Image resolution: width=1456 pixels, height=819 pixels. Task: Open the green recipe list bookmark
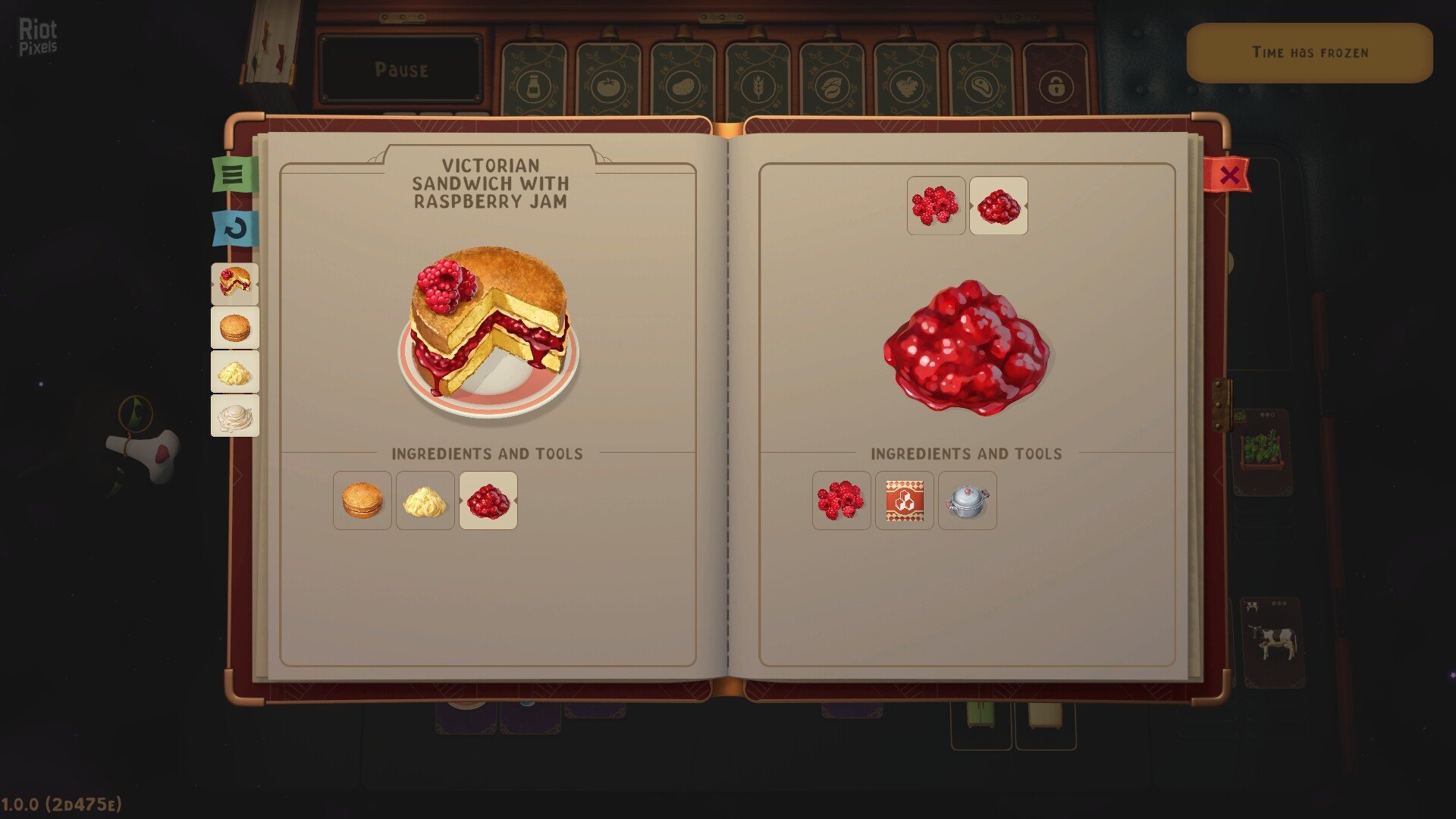click(234, 174)
